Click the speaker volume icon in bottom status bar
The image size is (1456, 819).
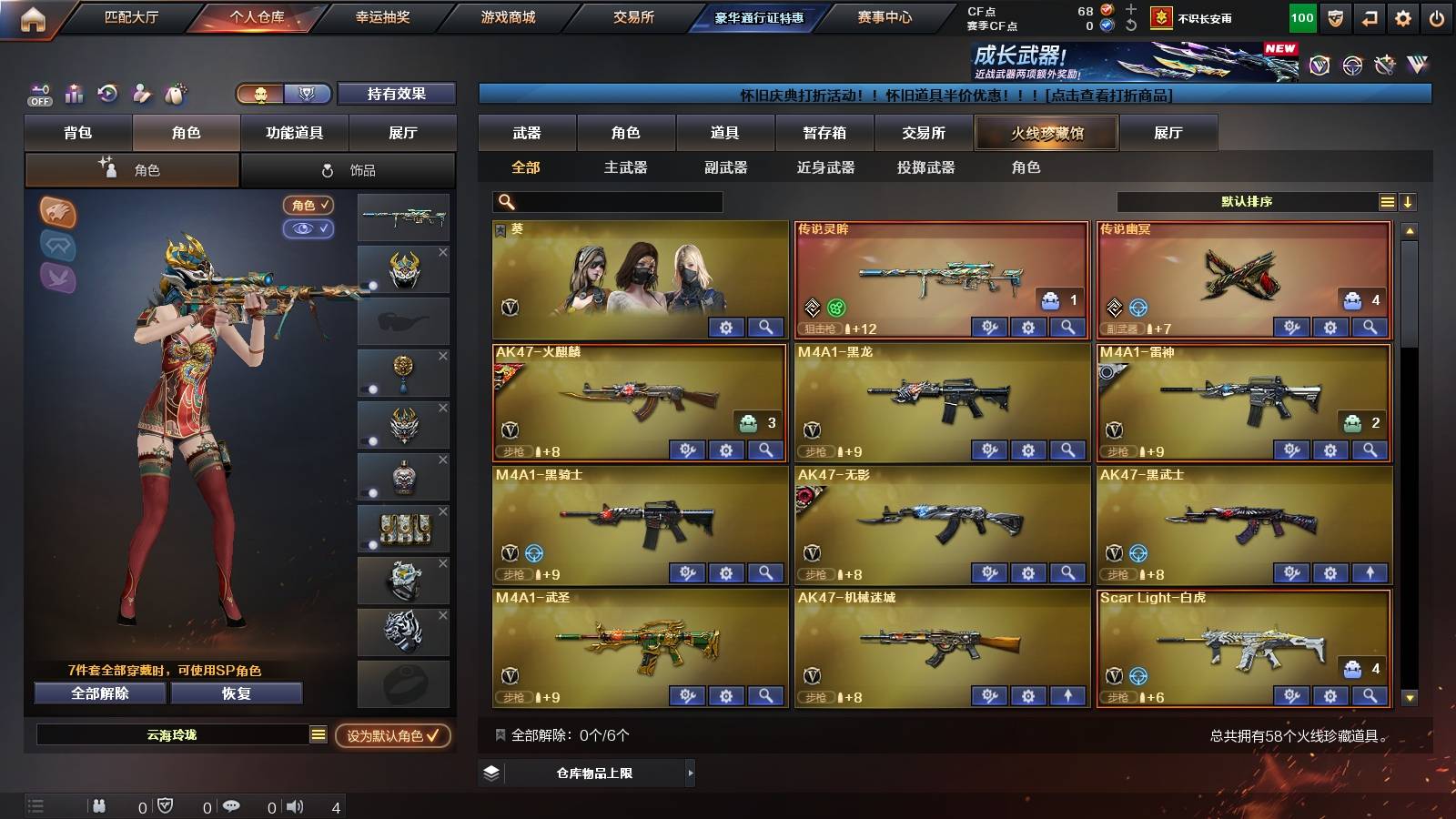click(293, 805)
